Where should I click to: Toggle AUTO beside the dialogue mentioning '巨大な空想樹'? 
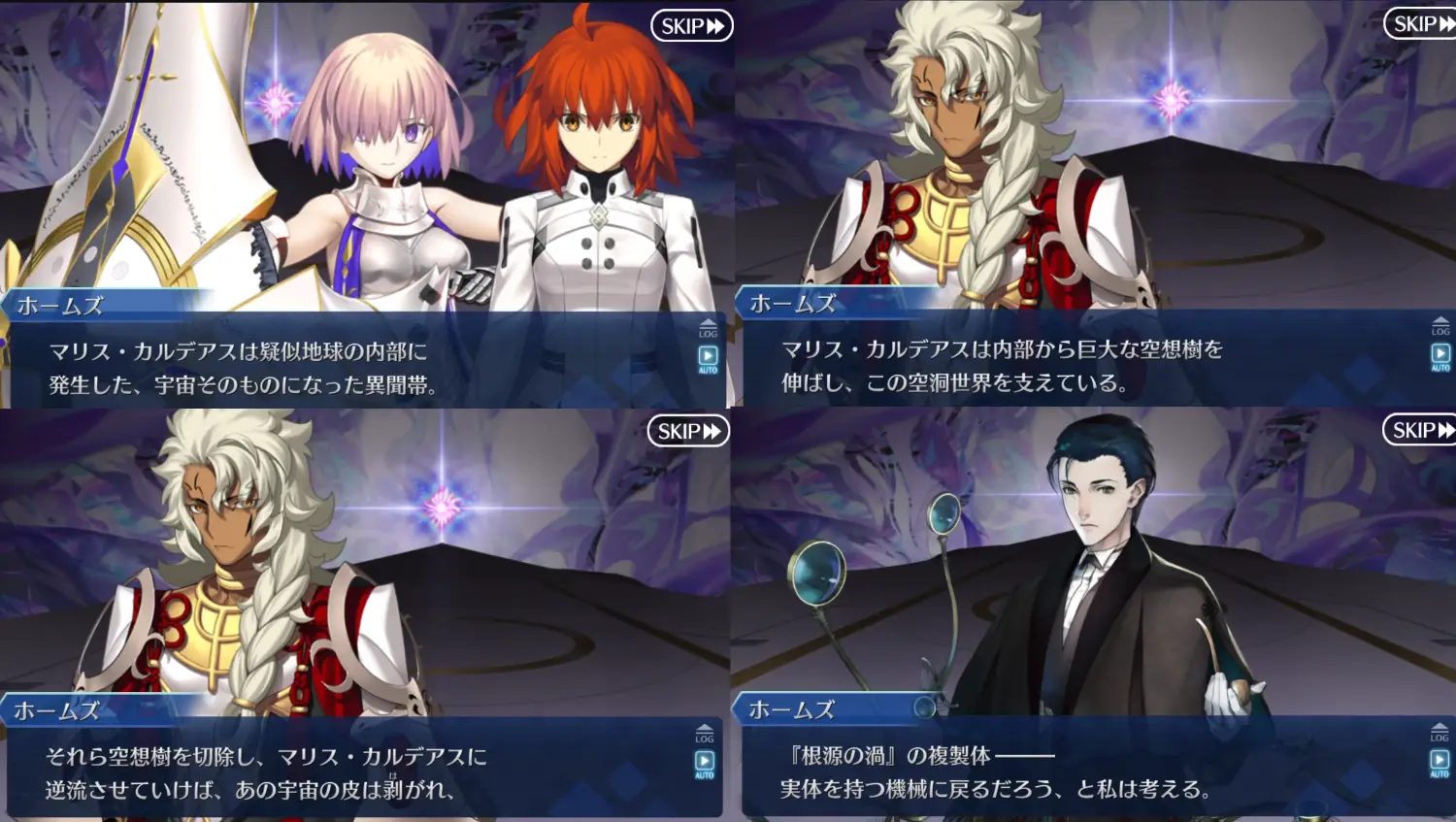pos(1440,357)
